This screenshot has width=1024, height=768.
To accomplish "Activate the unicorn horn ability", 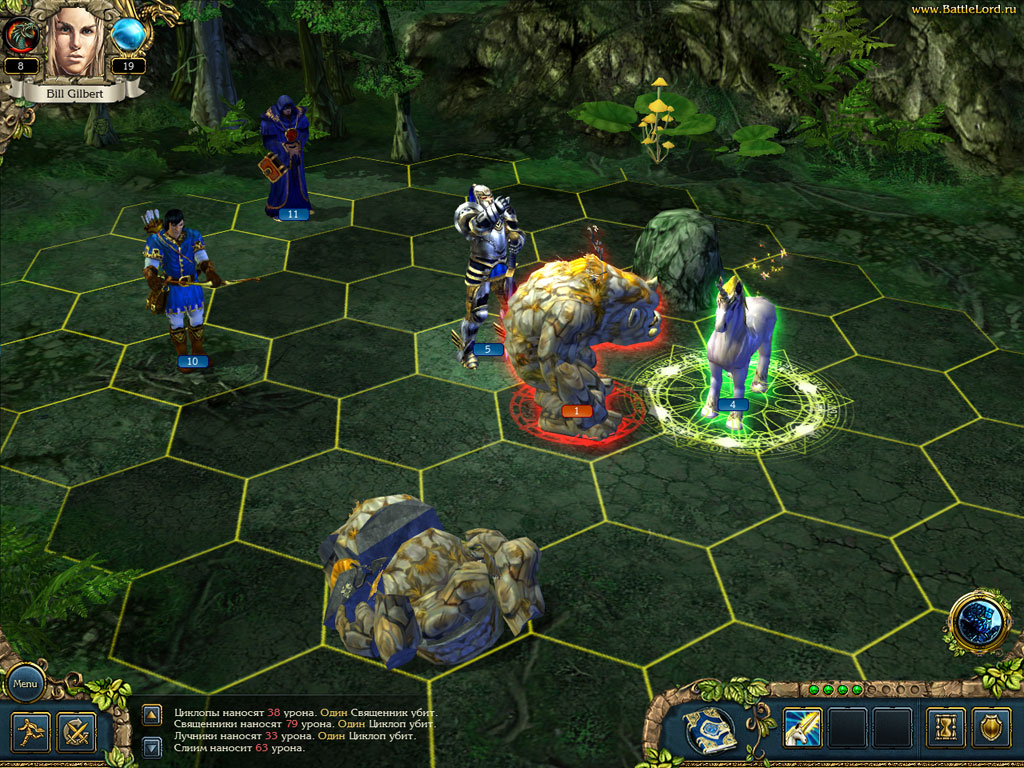I will click(x=802, y=727).
